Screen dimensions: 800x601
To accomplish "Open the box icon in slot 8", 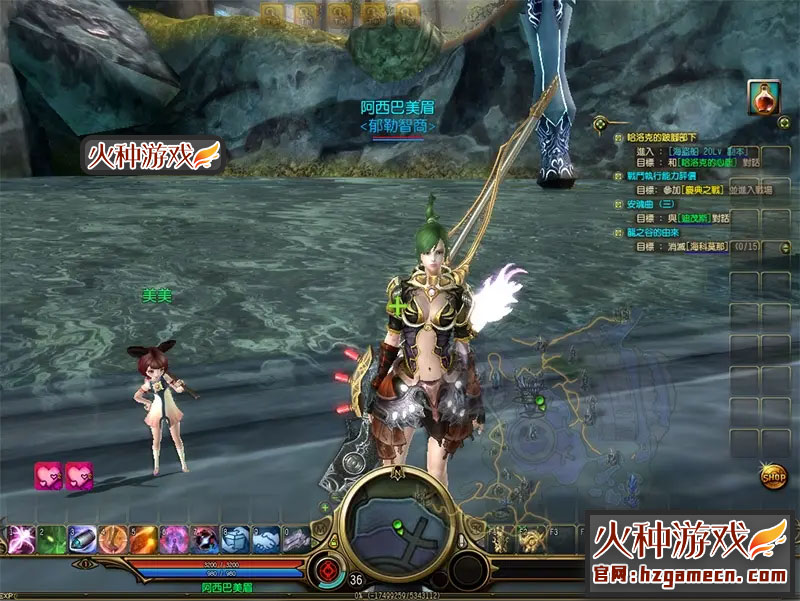I will coord(235,539).
